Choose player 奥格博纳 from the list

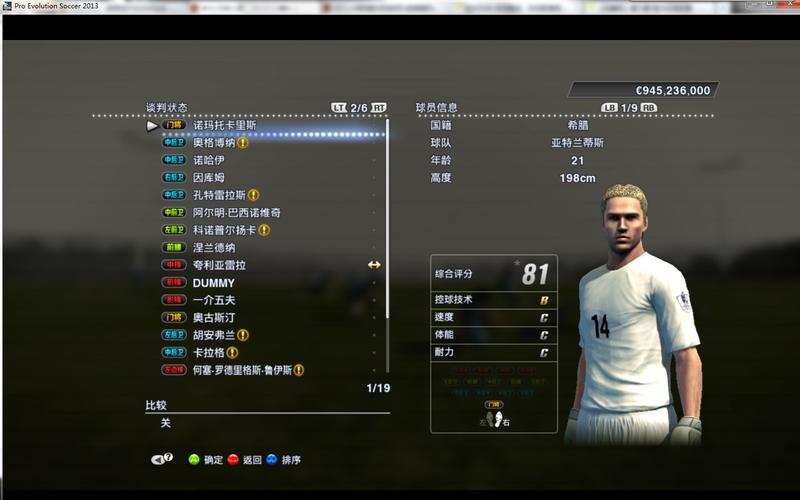click(x=216, y=143)
